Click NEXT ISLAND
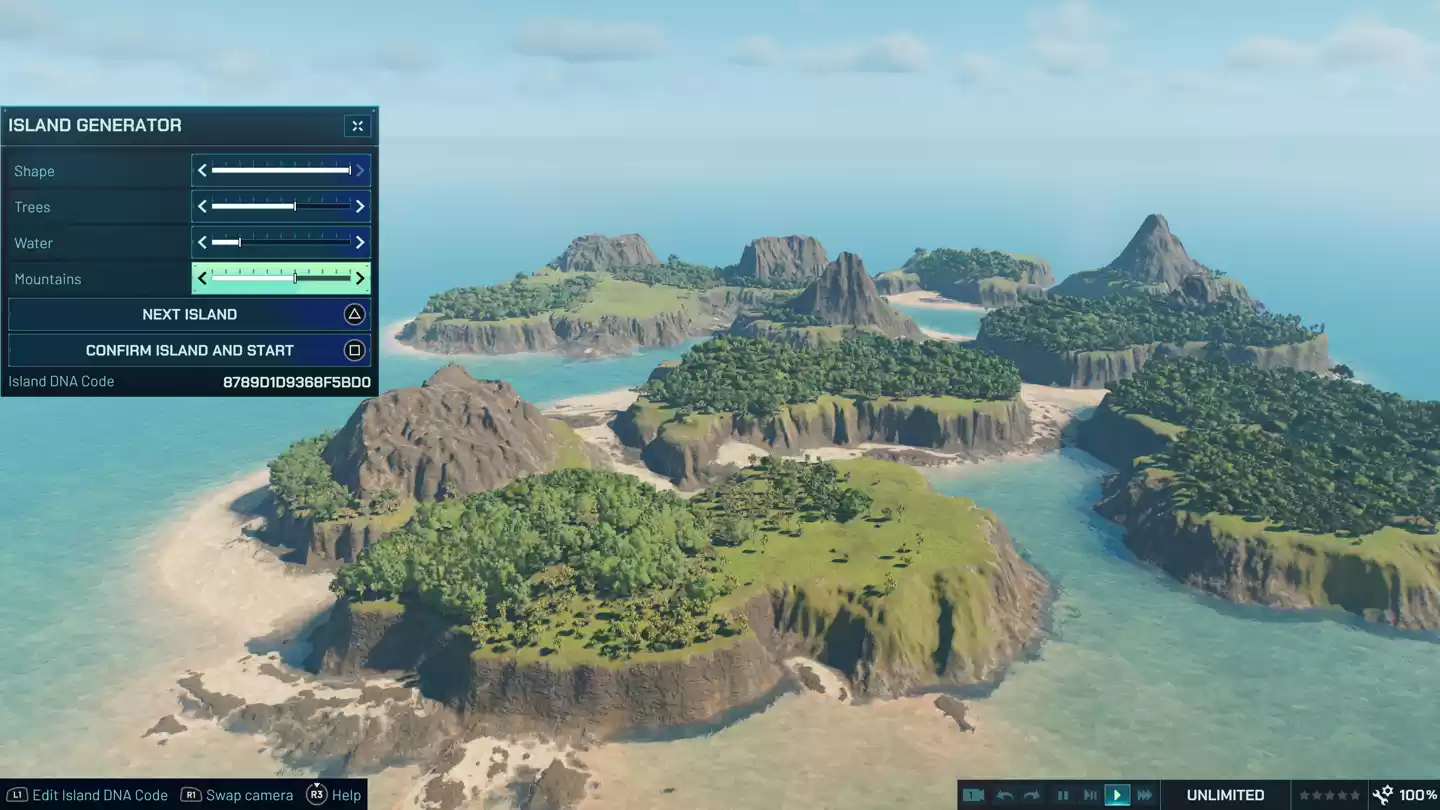Screen dimensions: 1440x810 (189, 314)
